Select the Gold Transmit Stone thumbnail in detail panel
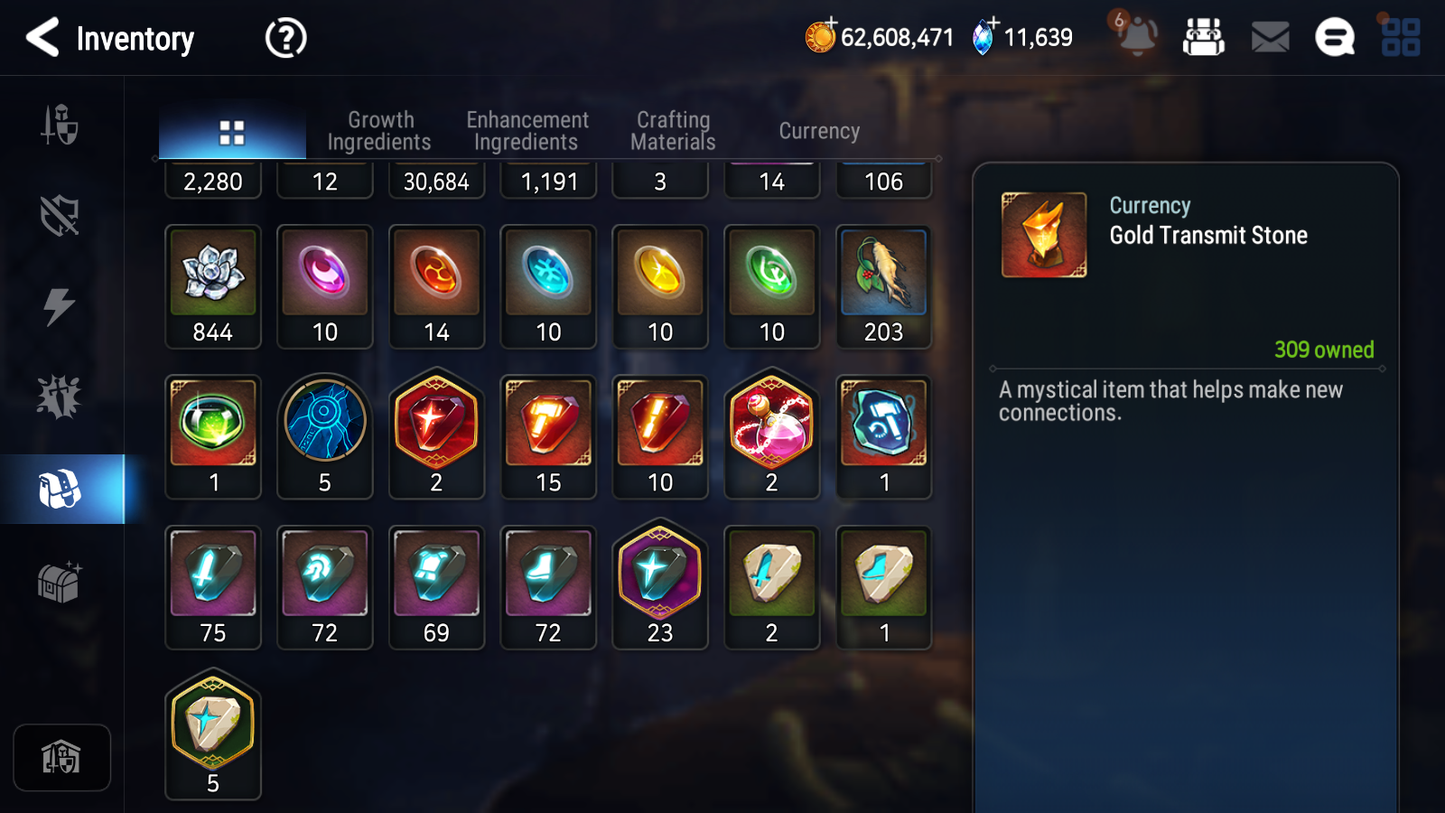Screen dimensions: 1445x813 pyautogui.click(x=1043, y=234)
